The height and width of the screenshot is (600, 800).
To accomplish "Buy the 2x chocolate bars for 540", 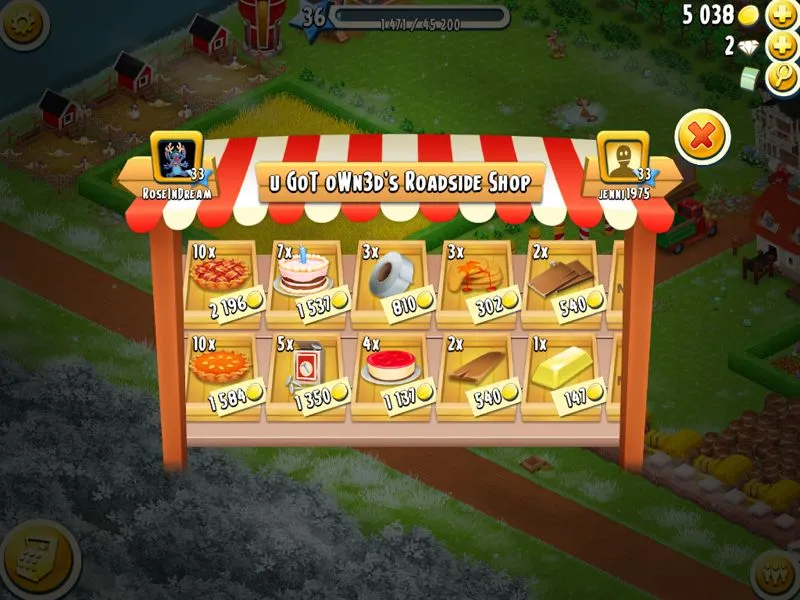I will pyautogui.click(x=559, y=282).
